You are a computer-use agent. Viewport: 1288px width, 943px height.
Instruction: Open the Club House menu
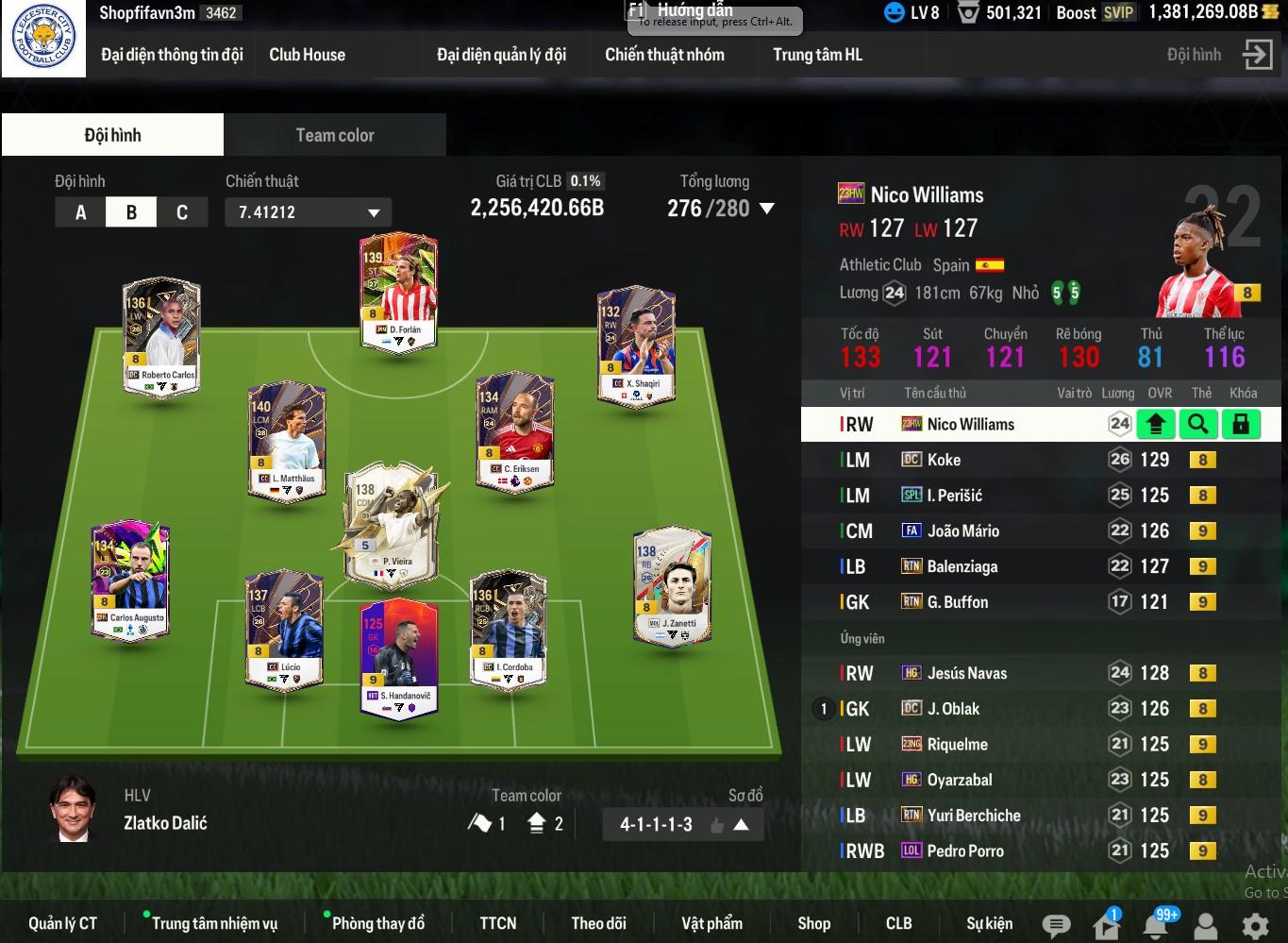307,55
